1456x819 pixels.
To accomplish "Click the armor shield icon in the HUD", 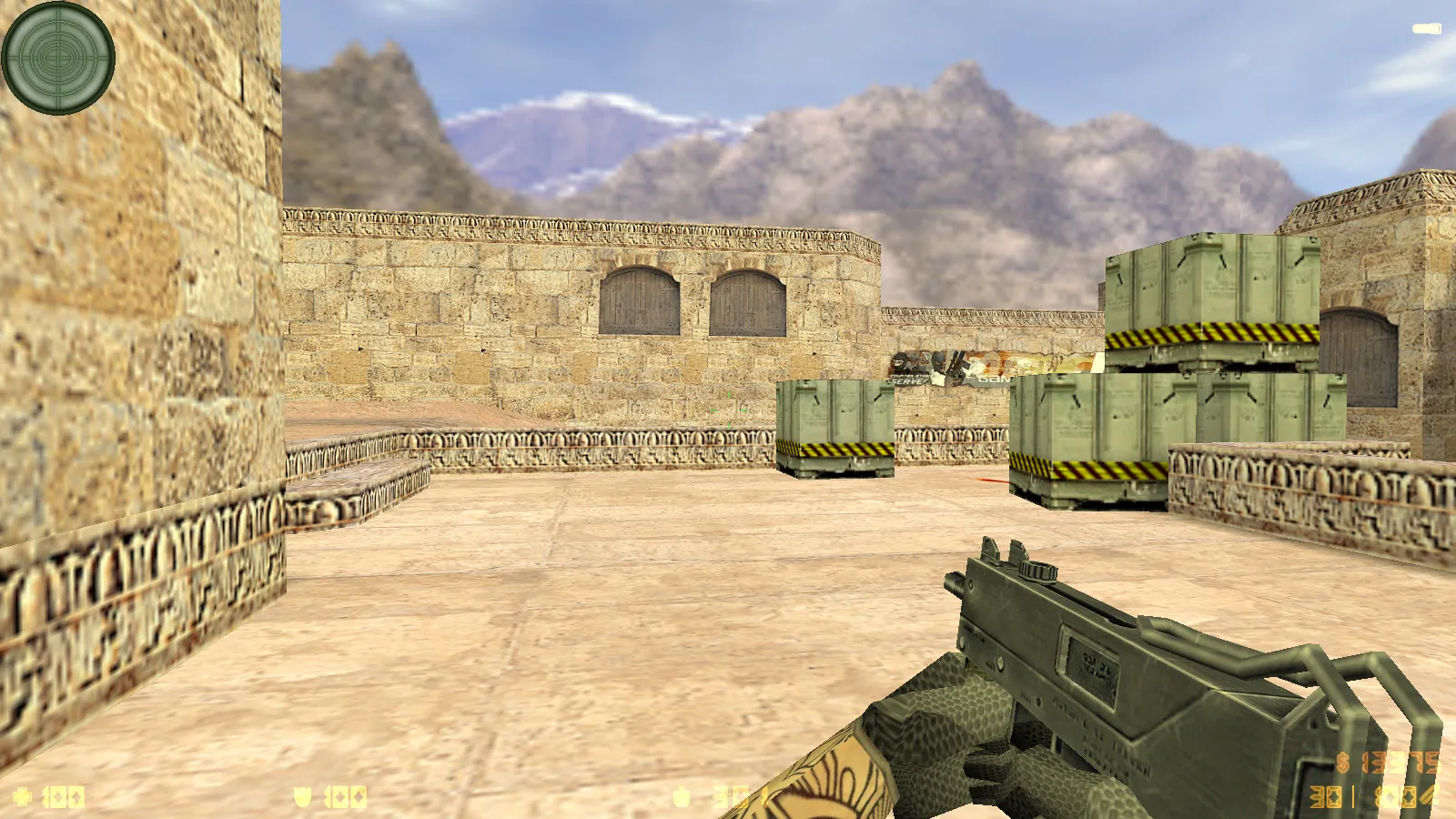I will (302, 795).
